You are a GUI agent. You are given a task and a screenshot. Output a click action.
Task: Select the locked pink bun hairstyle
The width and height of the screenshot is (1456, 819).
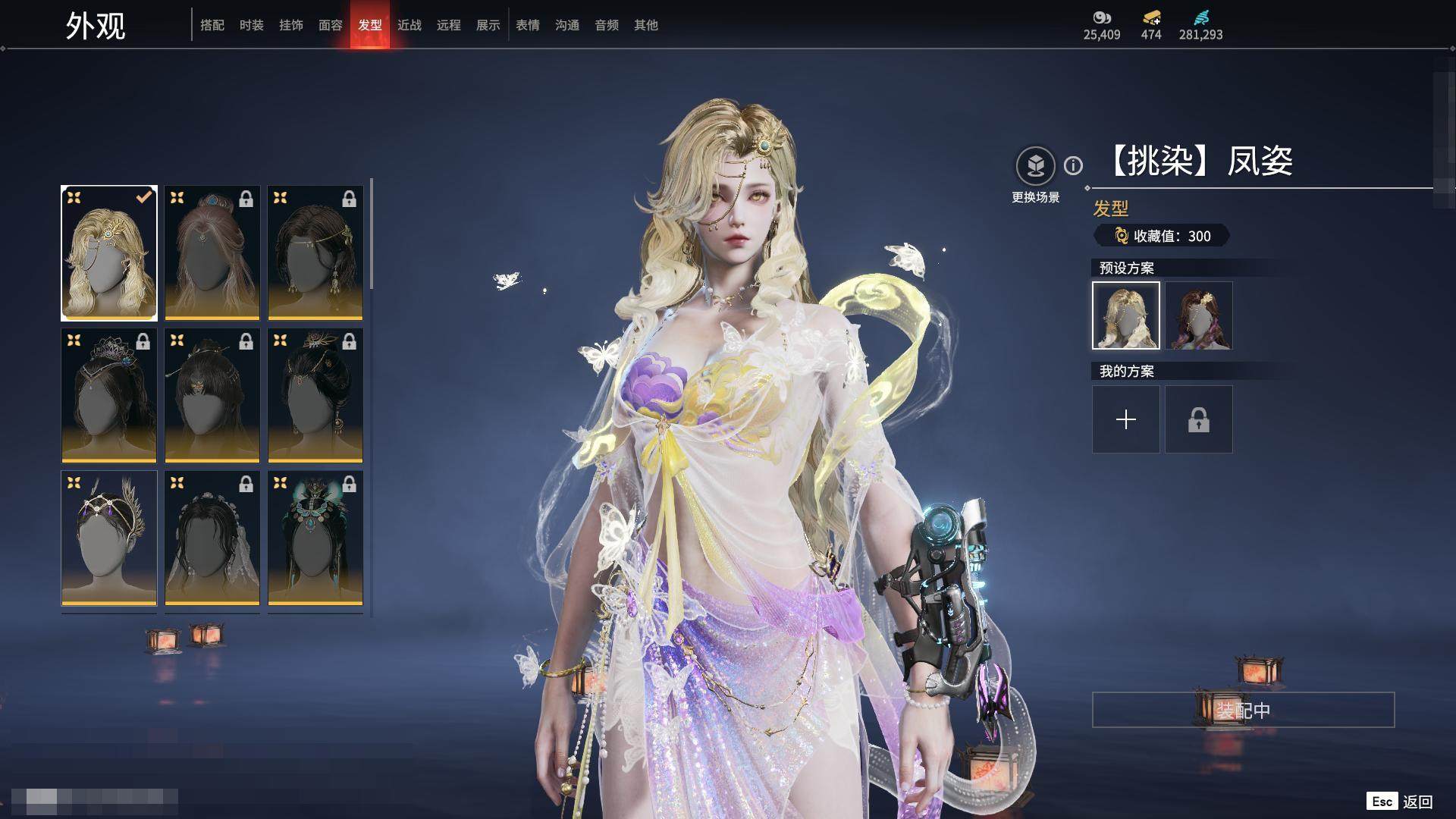[212, 253]
